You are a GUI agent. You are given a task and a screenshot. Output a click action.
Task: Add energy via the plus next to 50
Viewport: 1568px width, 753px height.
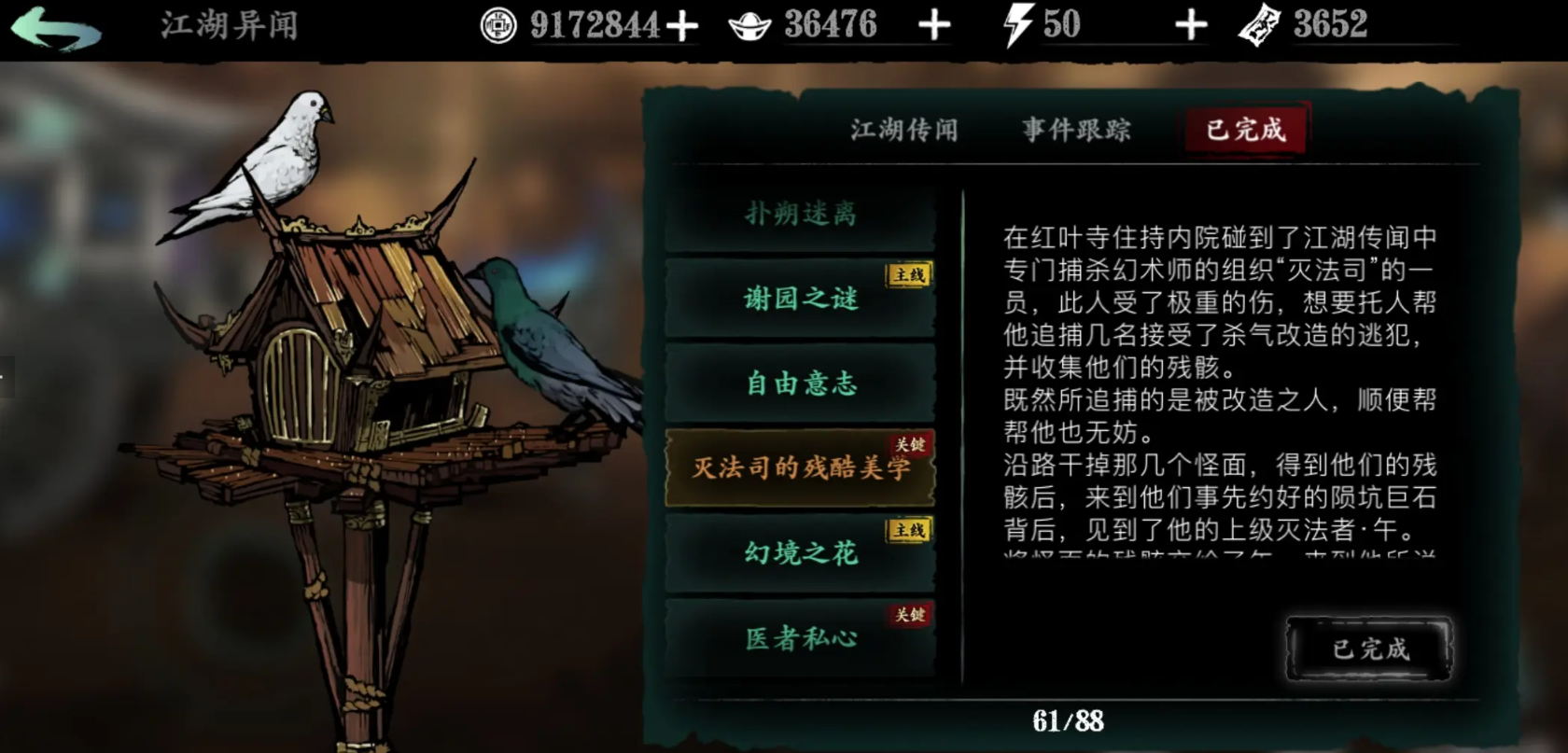point(1191,26)
